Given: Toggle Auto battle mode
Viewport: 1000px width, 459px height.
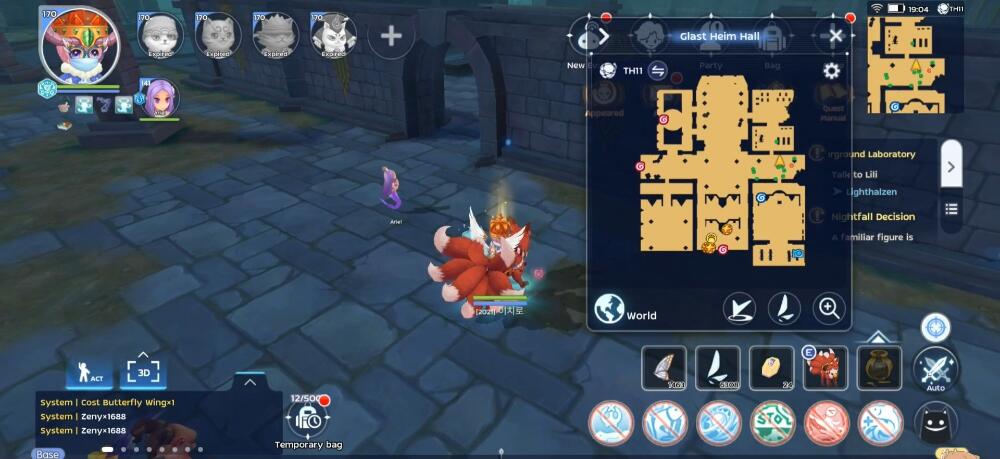Looking at the screenshot, I should pos(936,370).
